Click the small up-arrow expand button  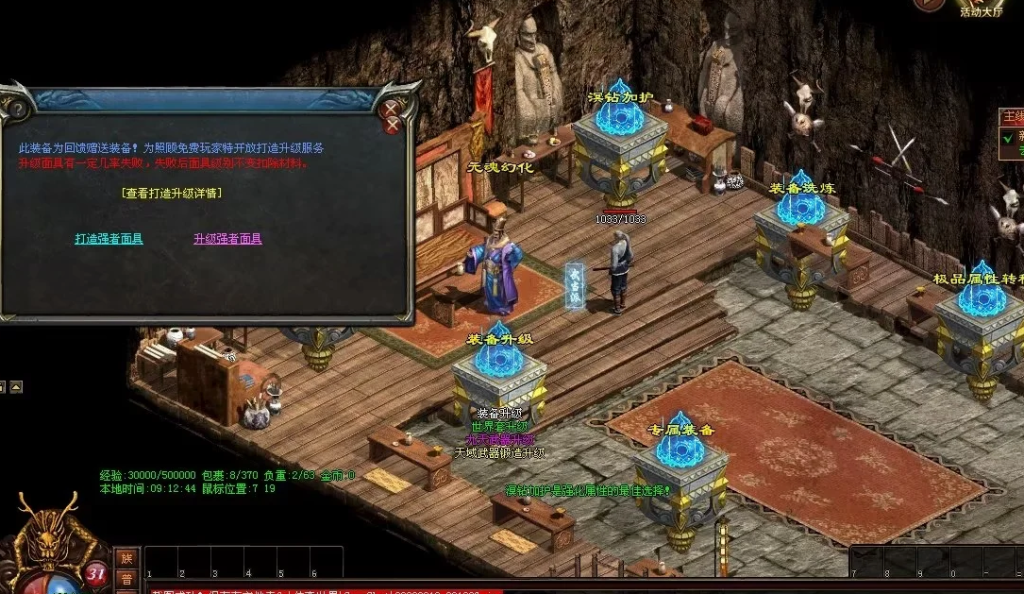coord(16,387)
